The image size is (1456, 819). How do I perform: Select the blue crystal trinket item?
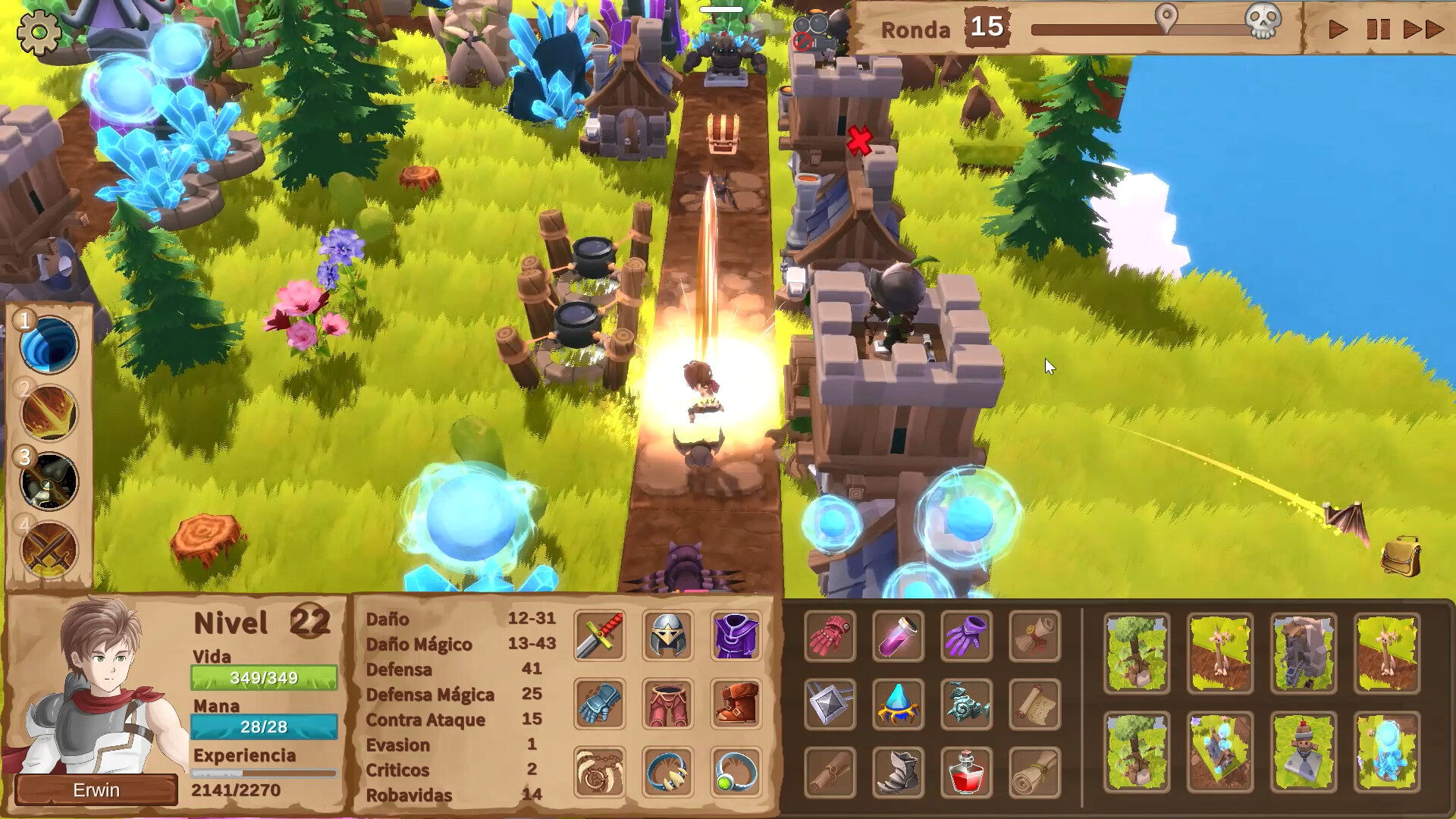pos(899,705)
